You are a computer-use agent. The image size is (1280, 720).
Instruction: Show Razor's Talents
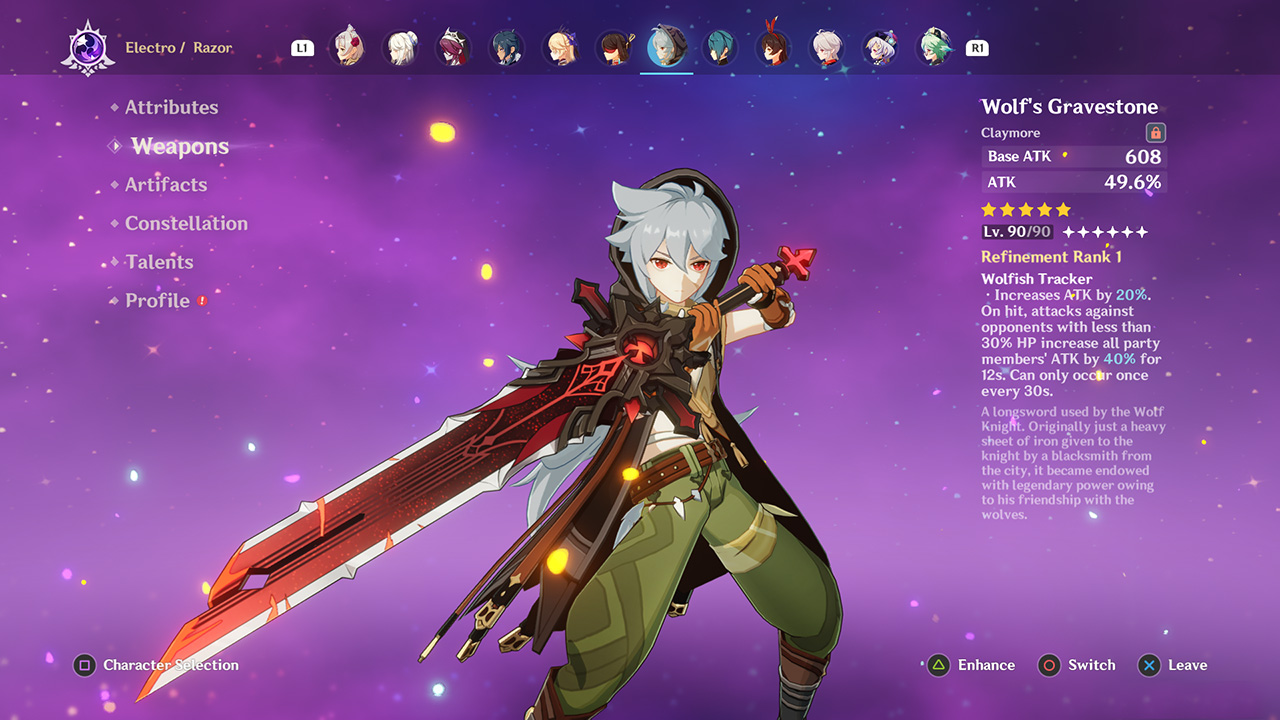pos(159,262)
